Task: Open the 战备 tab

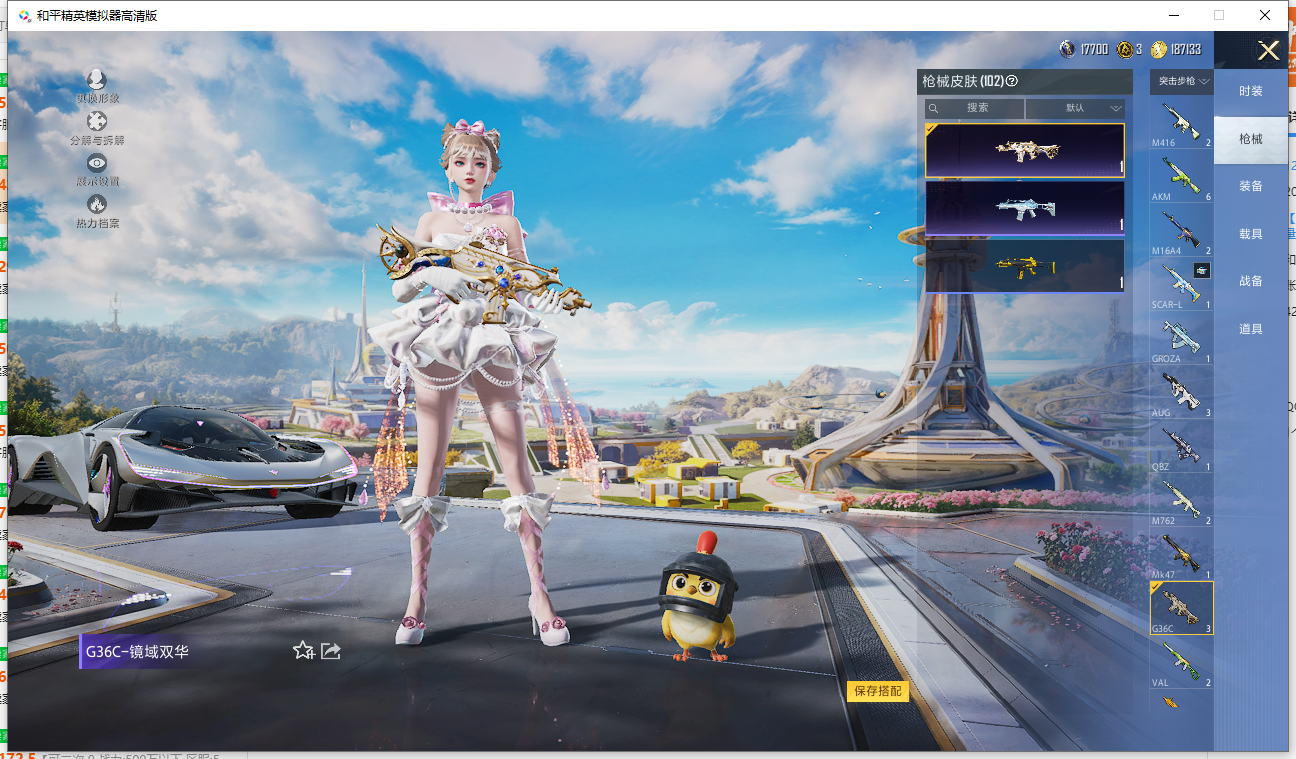Action: tap(1250, 281)
